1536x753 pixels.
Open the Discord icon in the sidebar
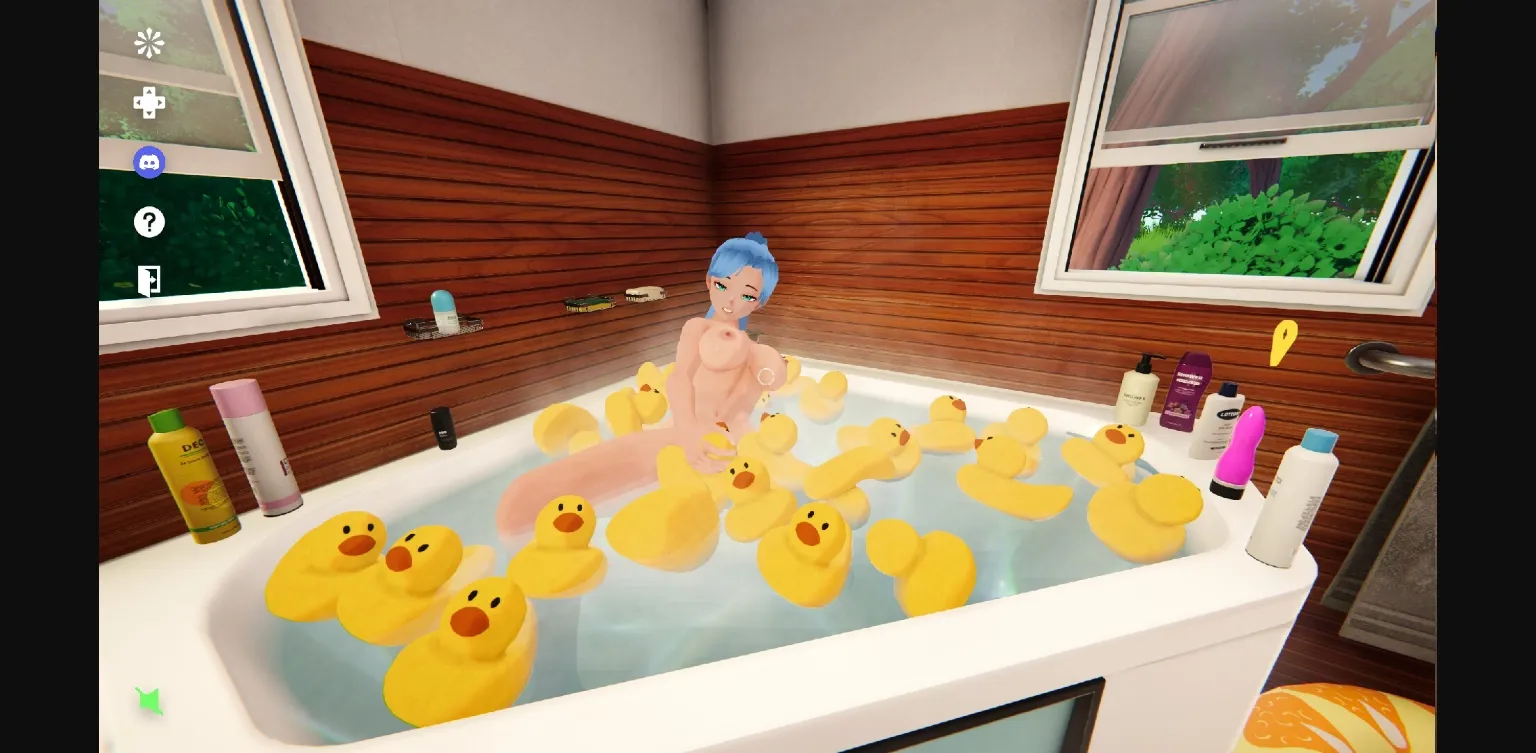pyautogui.click(x=149, y=162)
